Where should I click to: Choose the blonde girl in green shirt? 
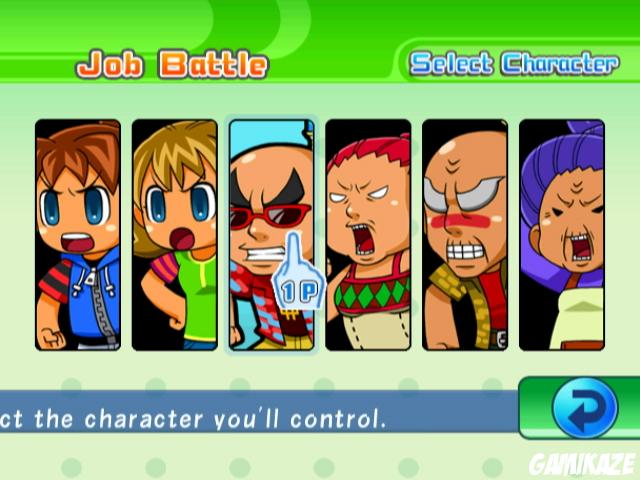click(x=174, y=235)
